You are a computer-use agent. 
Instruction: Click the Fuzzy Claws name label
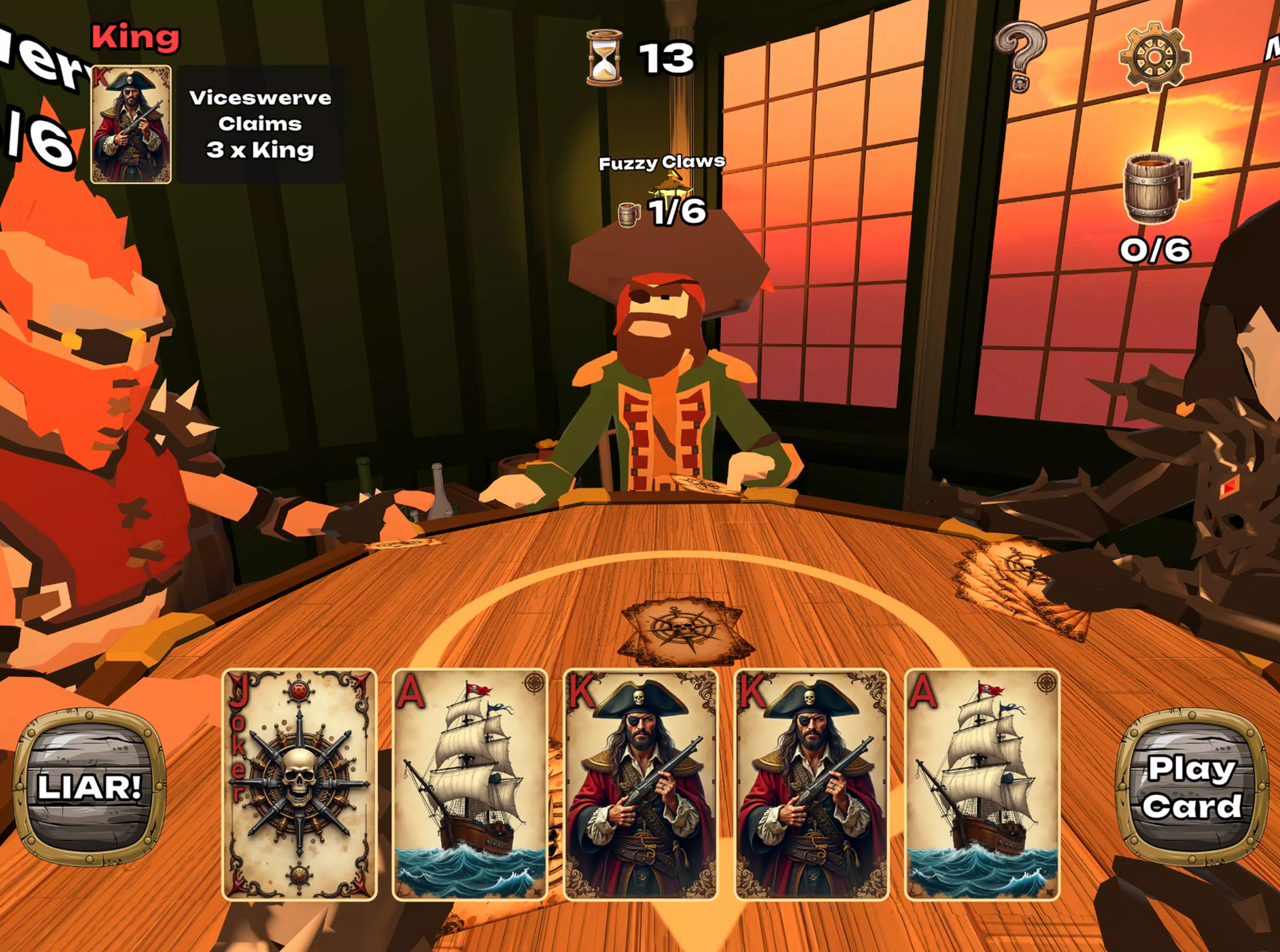pos(662,163)
